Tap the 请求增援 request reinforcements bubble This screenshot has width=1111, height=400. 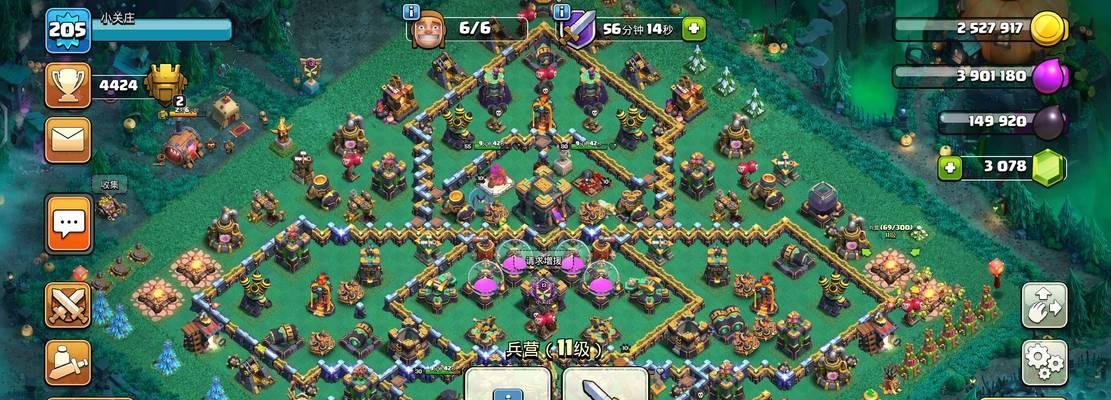(544, 261)
